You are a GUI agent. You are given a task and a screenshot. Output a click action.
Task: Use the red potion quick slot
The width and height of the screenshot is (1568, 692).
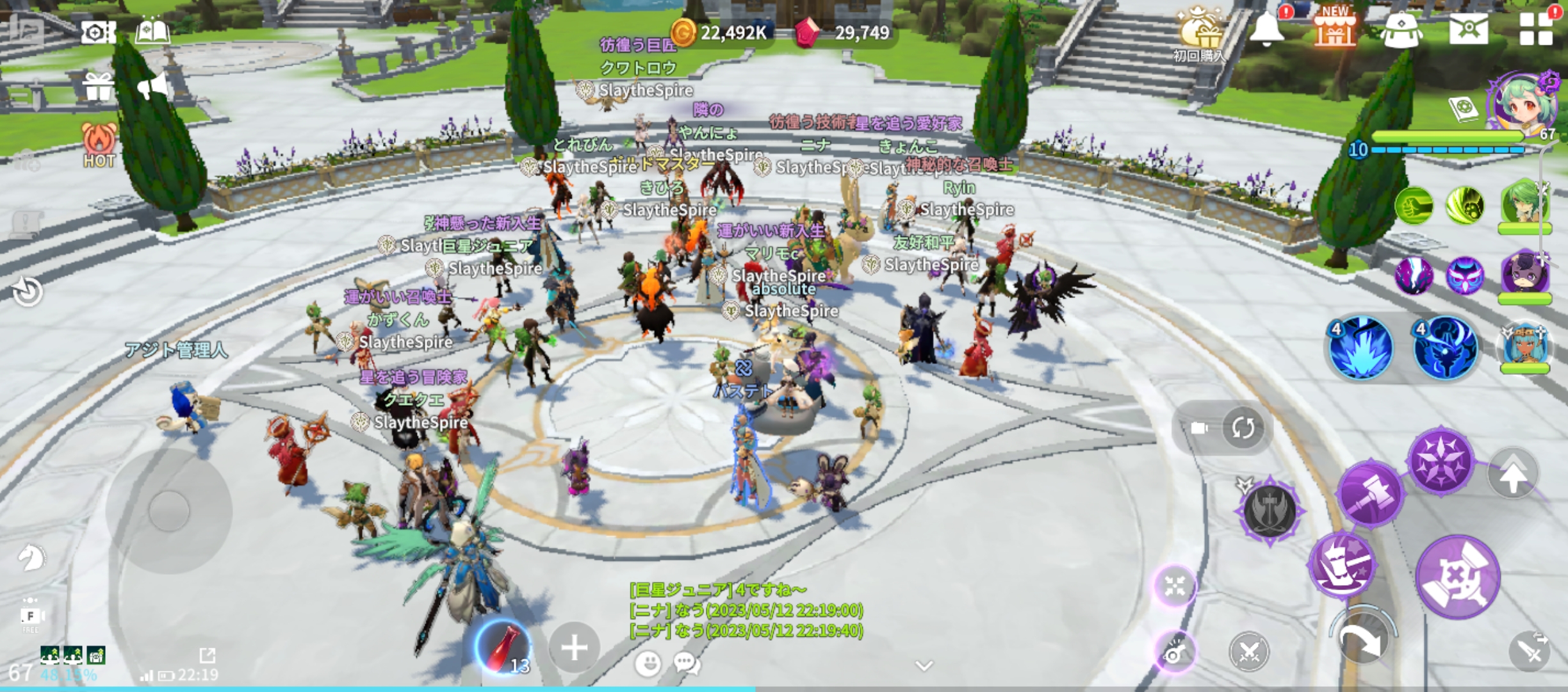pyautogui.click(x=503, y=647)
